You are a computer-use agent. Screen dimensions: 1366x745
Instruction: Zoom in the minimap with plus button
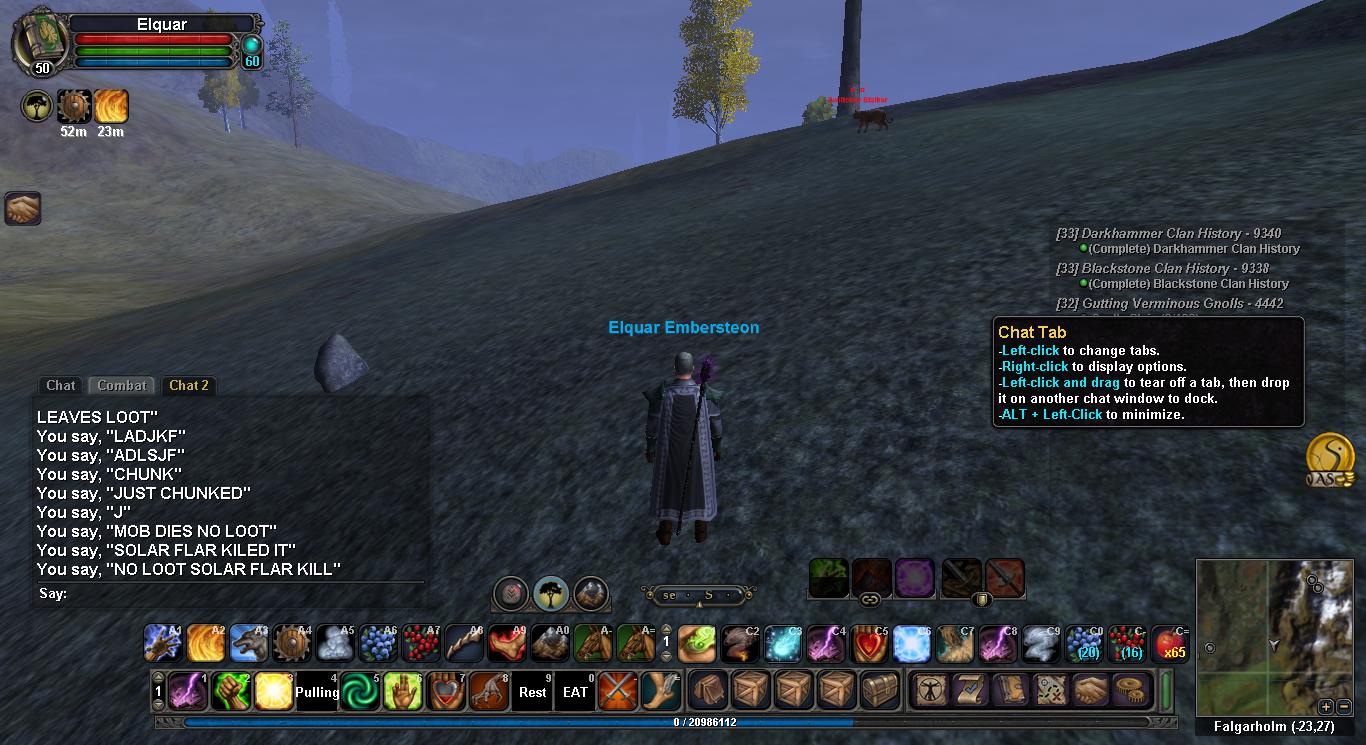click(x=1325, y=706)
